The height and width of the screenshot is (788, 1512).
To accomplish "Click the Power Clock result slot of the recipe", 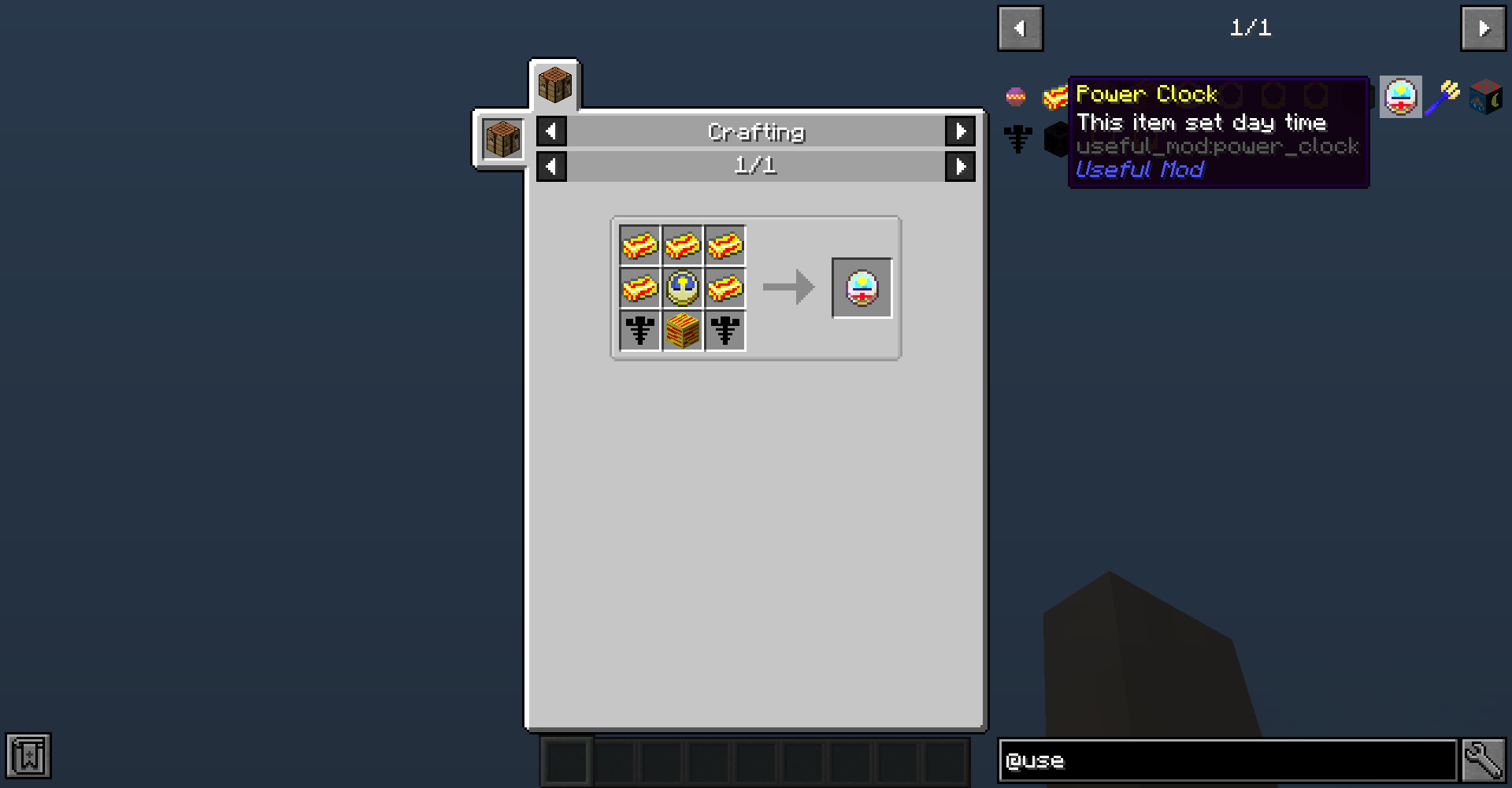I will (862, 287).
